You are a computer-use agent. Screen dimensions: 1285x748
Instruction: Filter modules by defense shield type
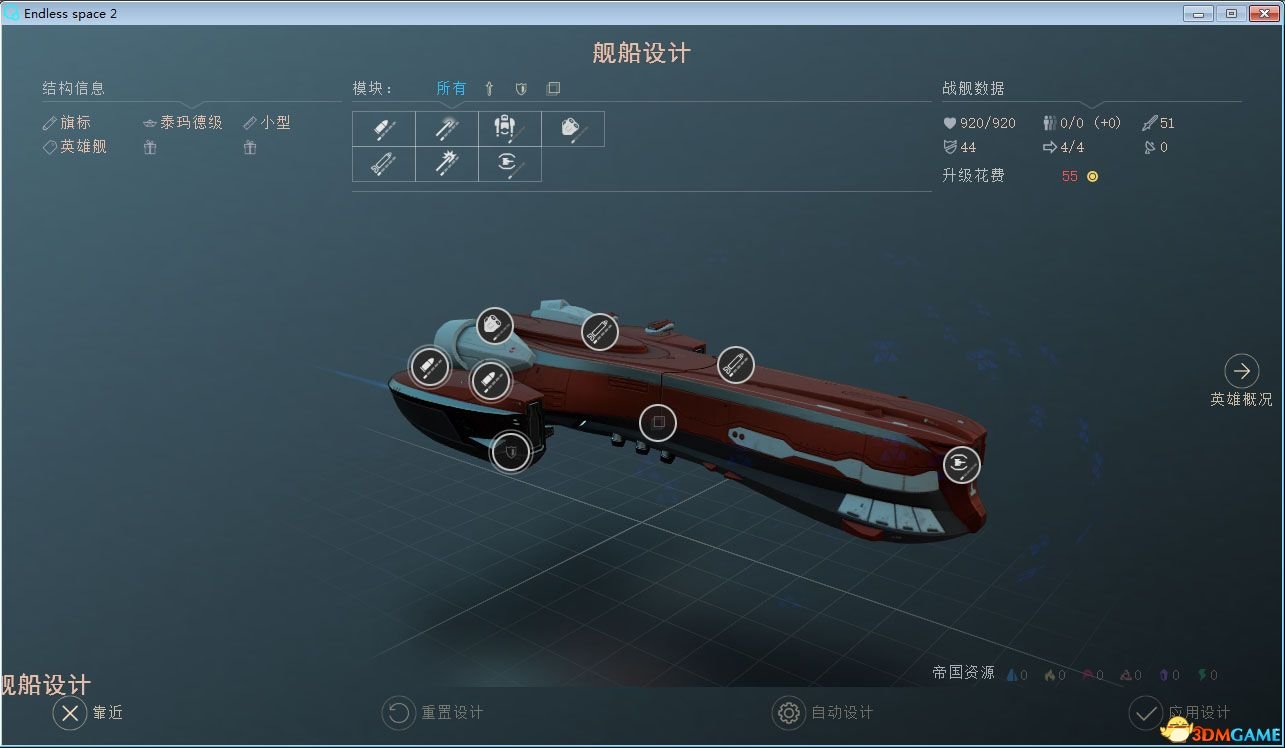[x=521, y=88]
